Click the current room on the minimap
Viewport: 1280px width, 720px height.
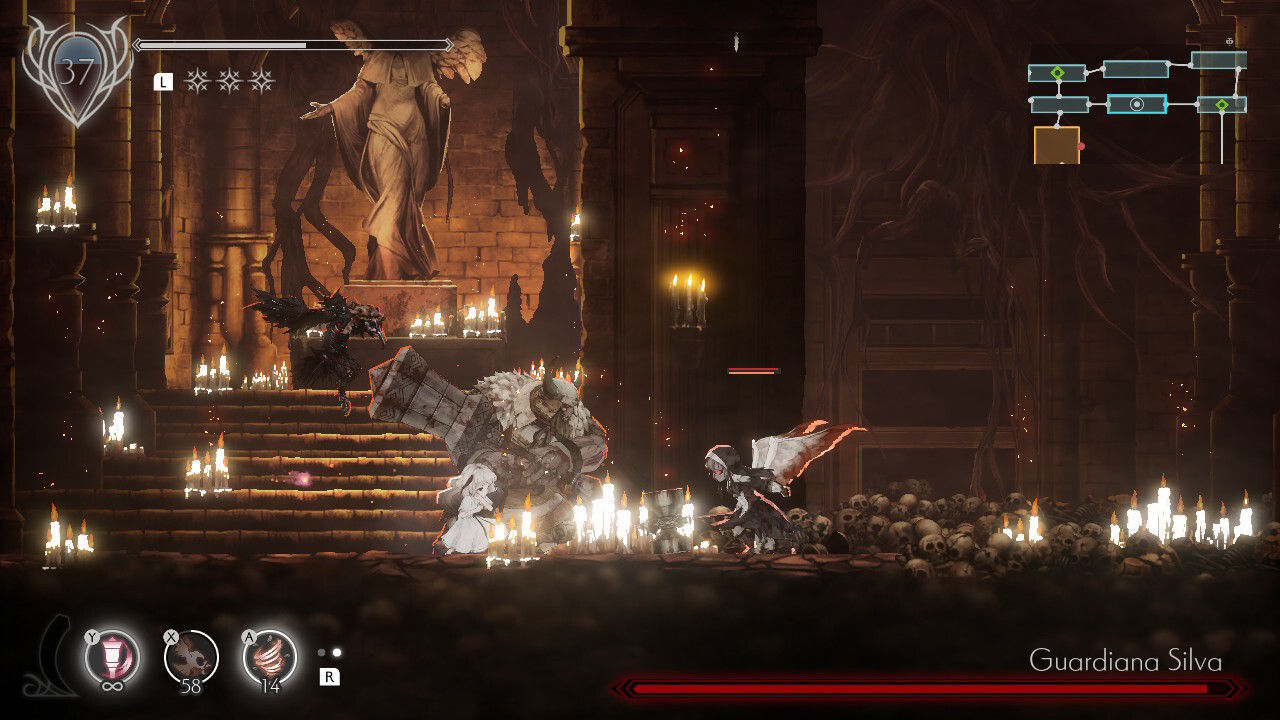[x=1136, y=104]
